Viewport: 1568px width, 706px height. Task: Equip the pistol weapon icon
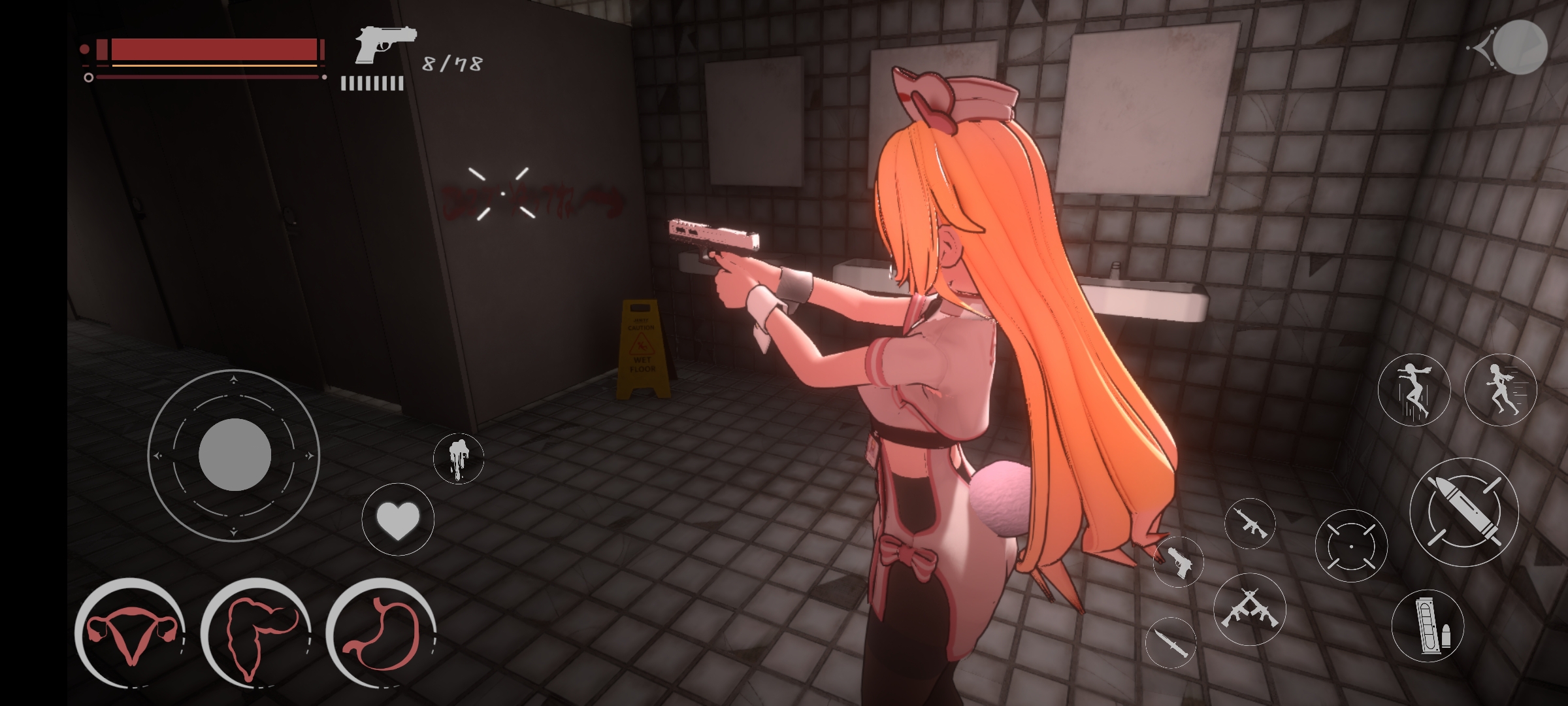[x=1179, y=562]
